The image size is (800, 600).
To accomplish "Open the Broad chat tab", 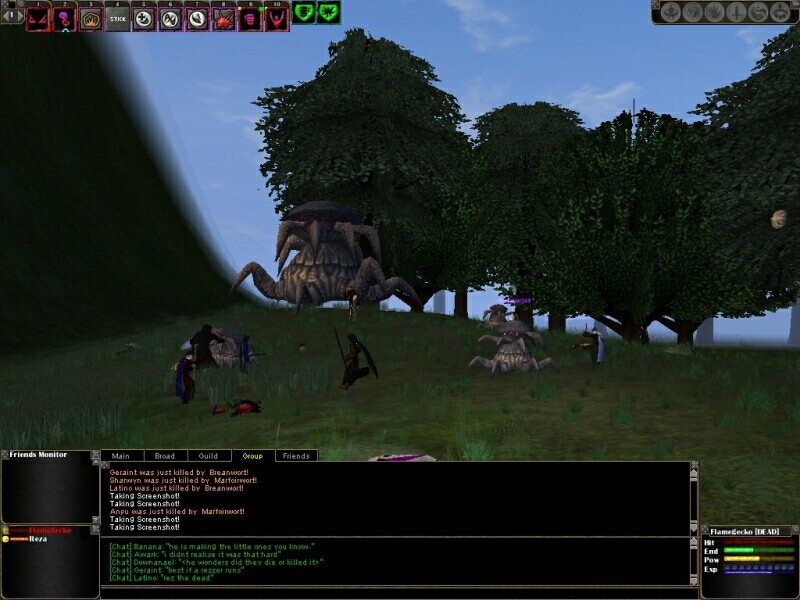I will pyautogui.click(x=163, y=456).
